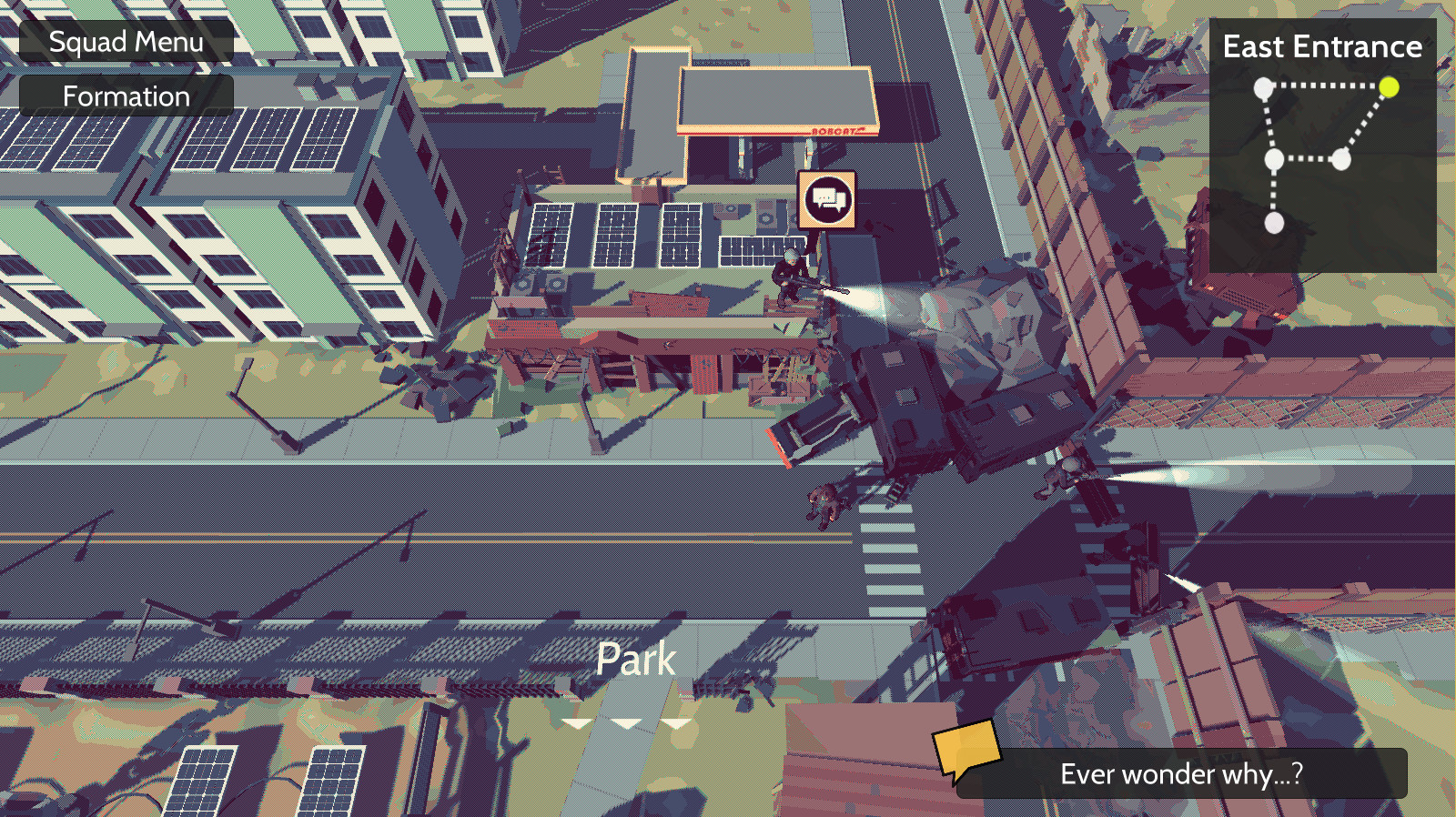1456x817 pixels.
Task: Toggle the dotted route between the top minimap nodes
Action: [x=1329, y=87]
